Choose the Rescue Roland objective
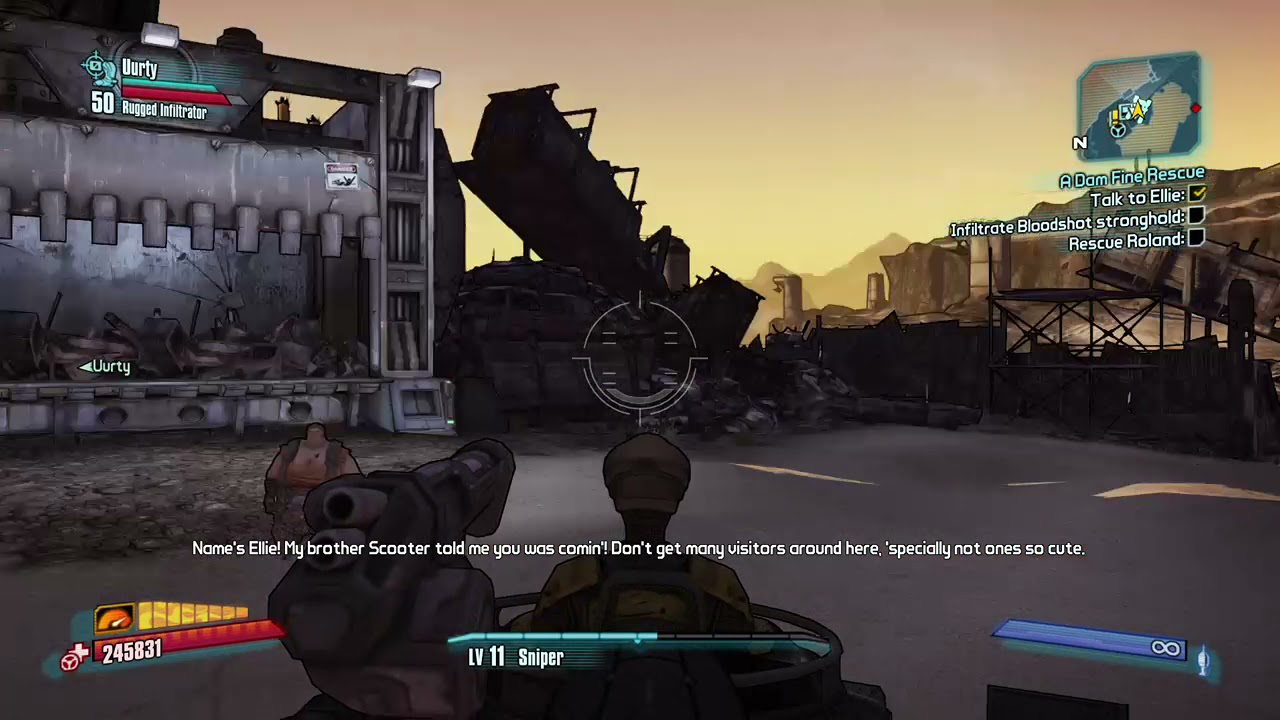Viewport: 1280px width, 720px height. (1126, 241)
